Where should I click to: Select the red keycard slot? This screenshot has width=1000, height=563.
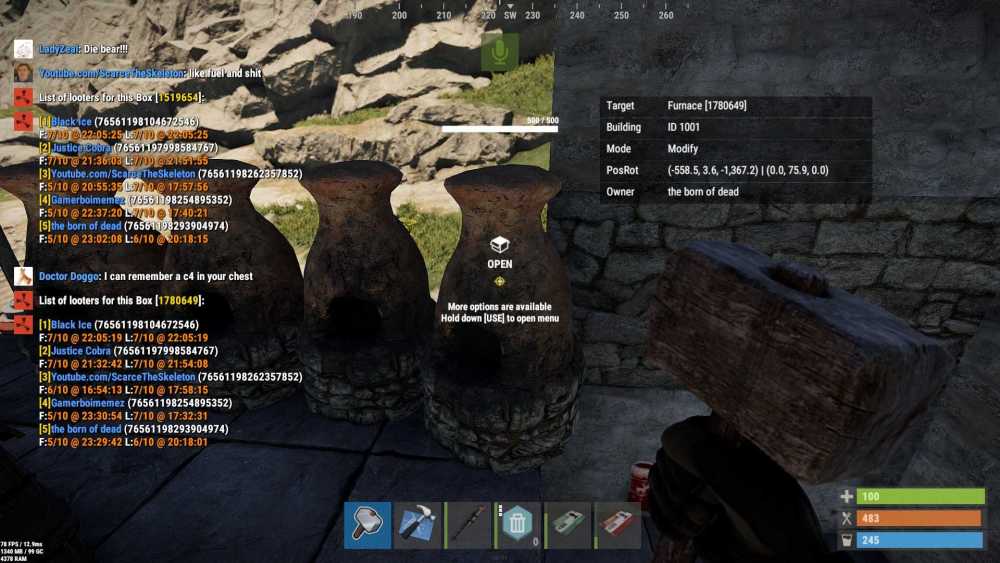point(617,525)
